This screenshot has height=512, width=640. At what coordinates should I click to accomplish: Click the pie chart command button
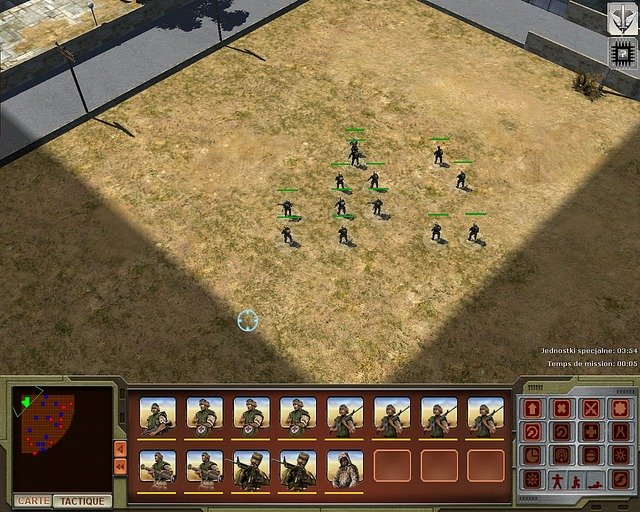(533, 455)
